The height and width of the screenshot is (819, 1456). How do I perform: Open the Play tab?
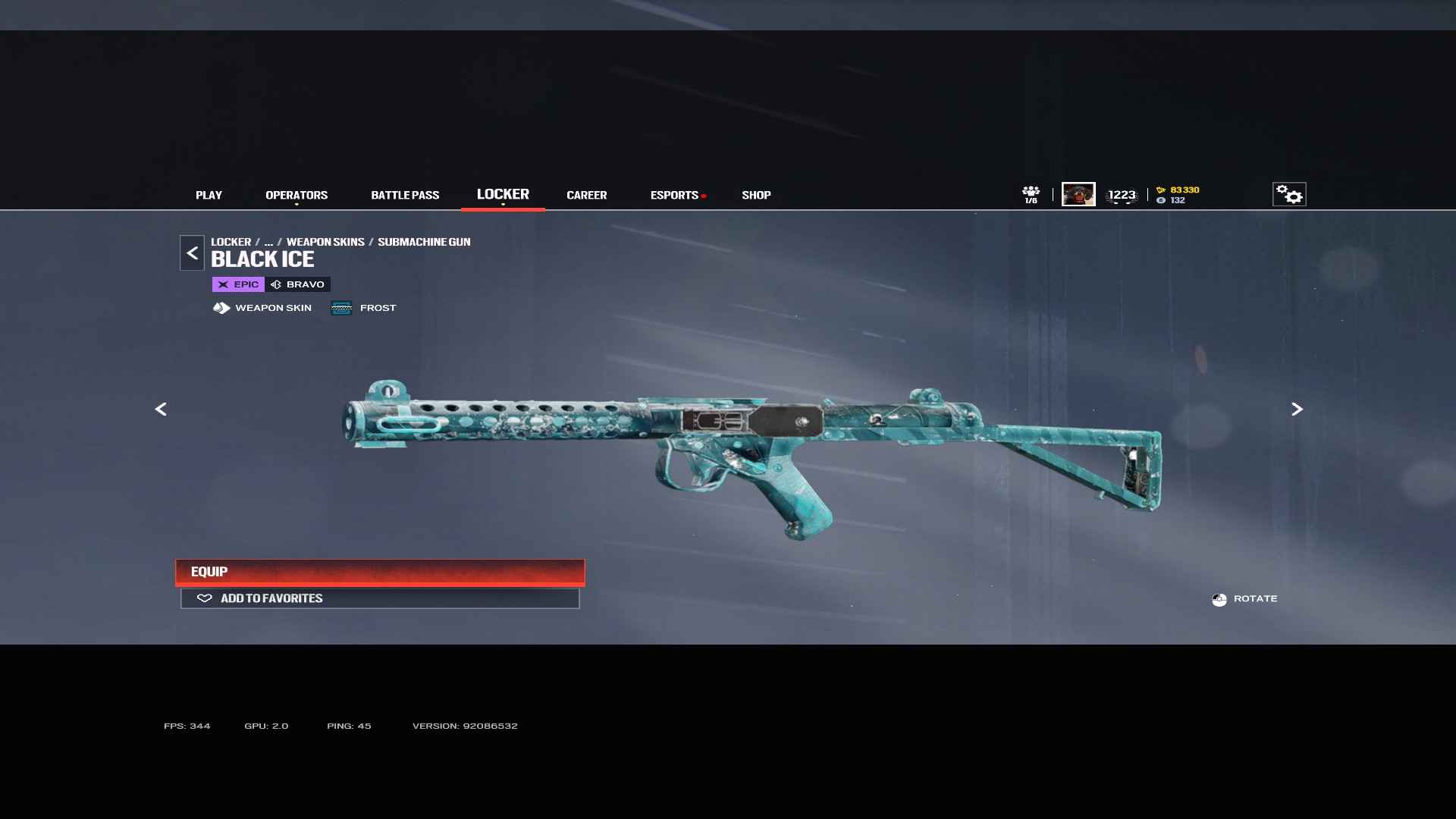click(x=209, y=195)
